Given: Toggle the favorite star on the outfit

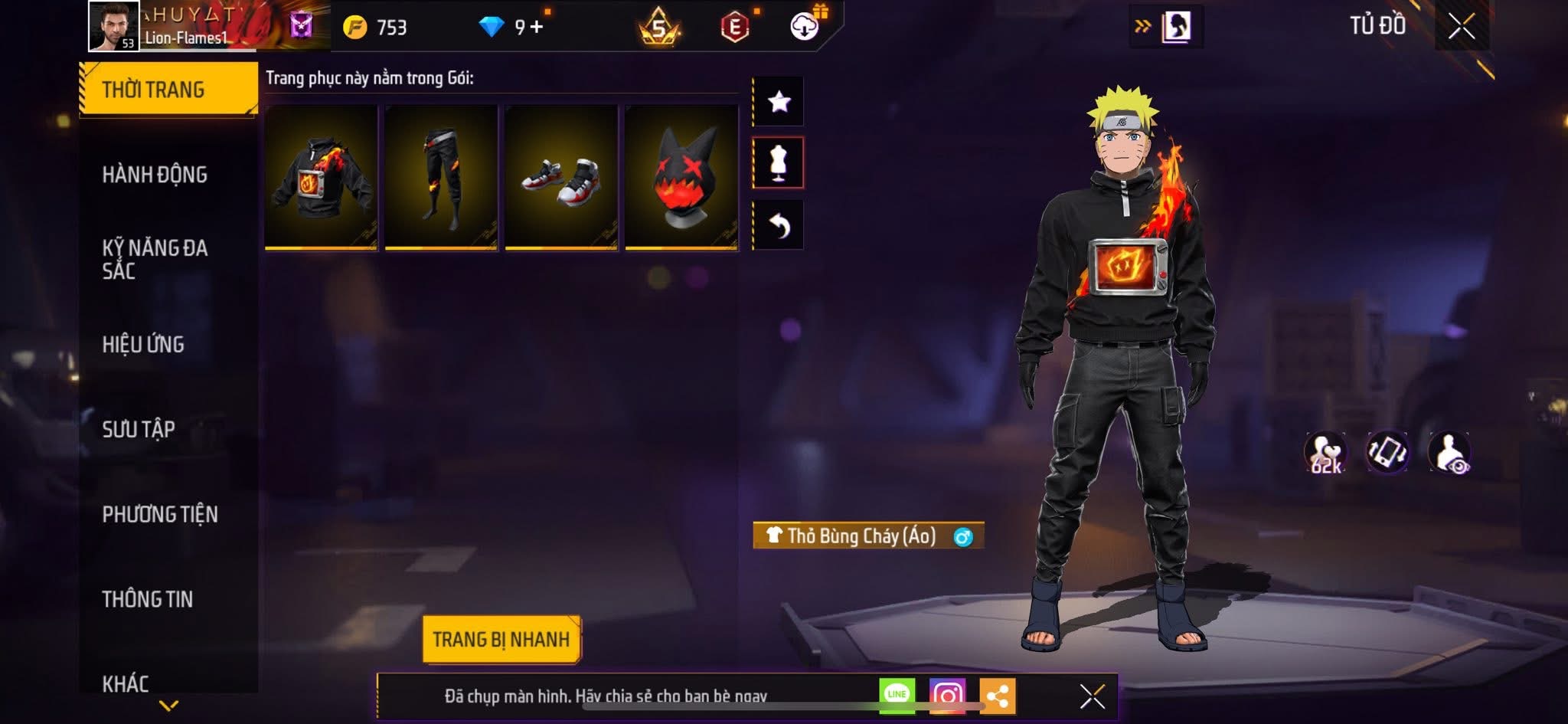Looking at the screenshot, I should pos(779,100).
